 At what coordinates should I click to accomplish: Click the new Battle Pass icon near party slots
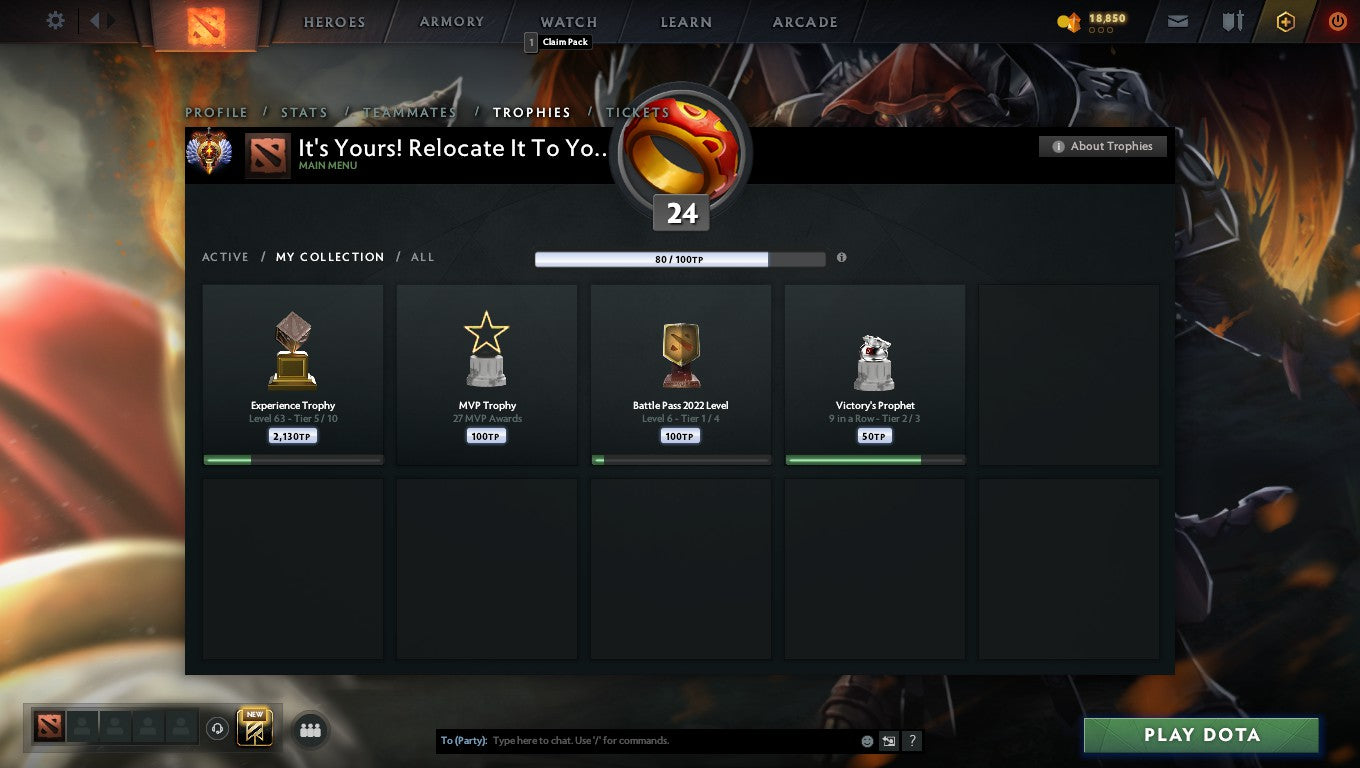[253, 728]
